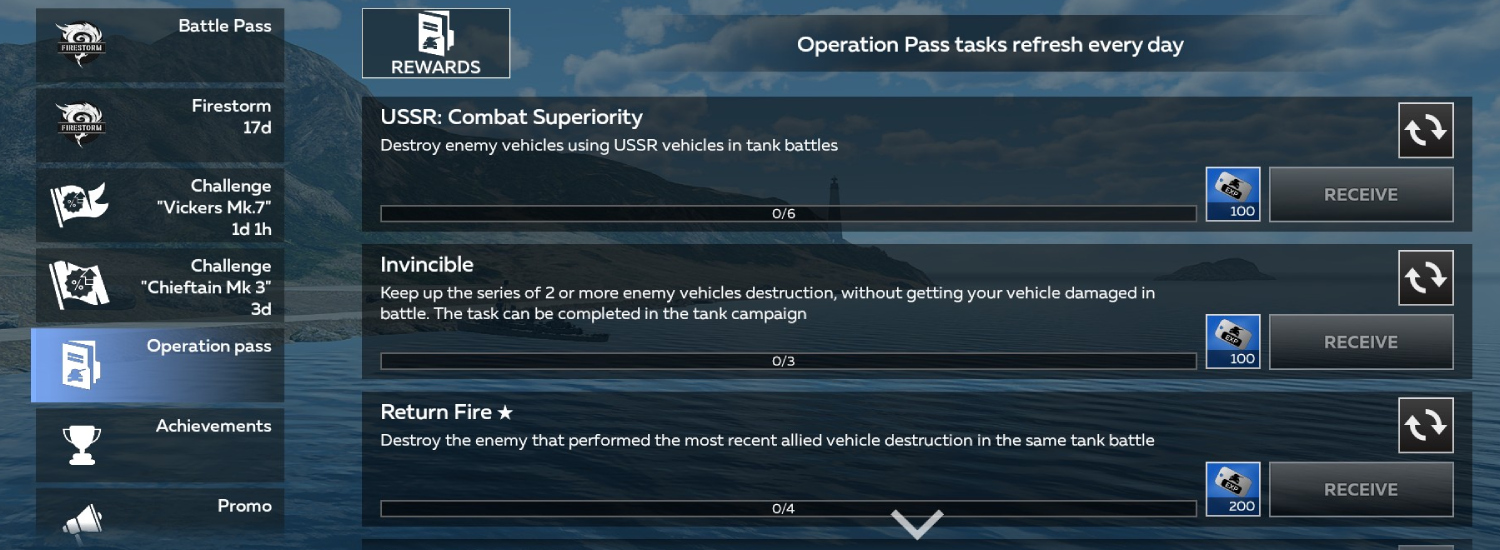The width and height of the screenshot is (1500, 550).
Task: Select the Firestorm 17d tab
Action: pos(160,125)
